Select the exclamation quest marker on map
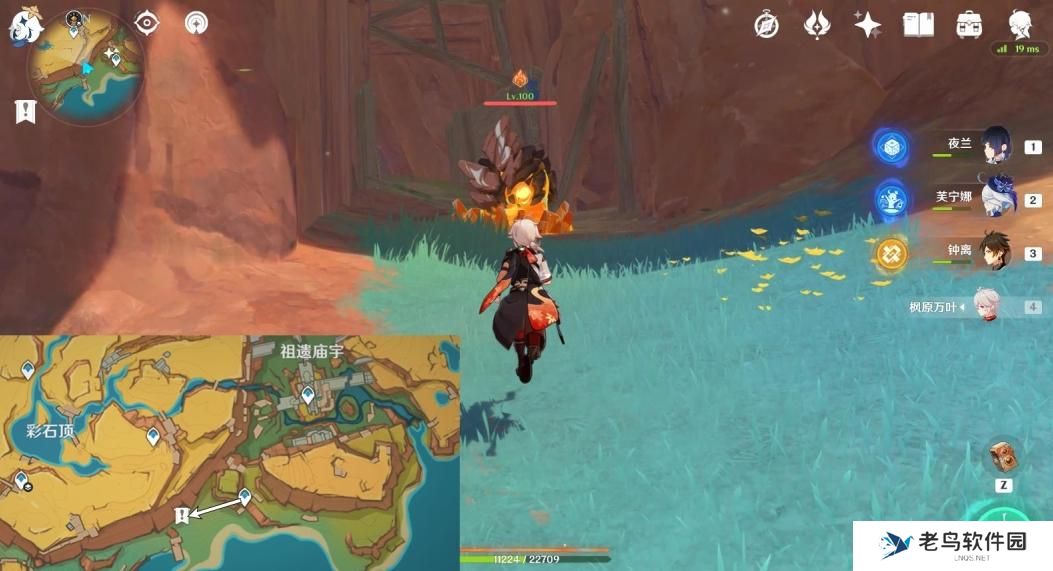 [x=182, y=514]
